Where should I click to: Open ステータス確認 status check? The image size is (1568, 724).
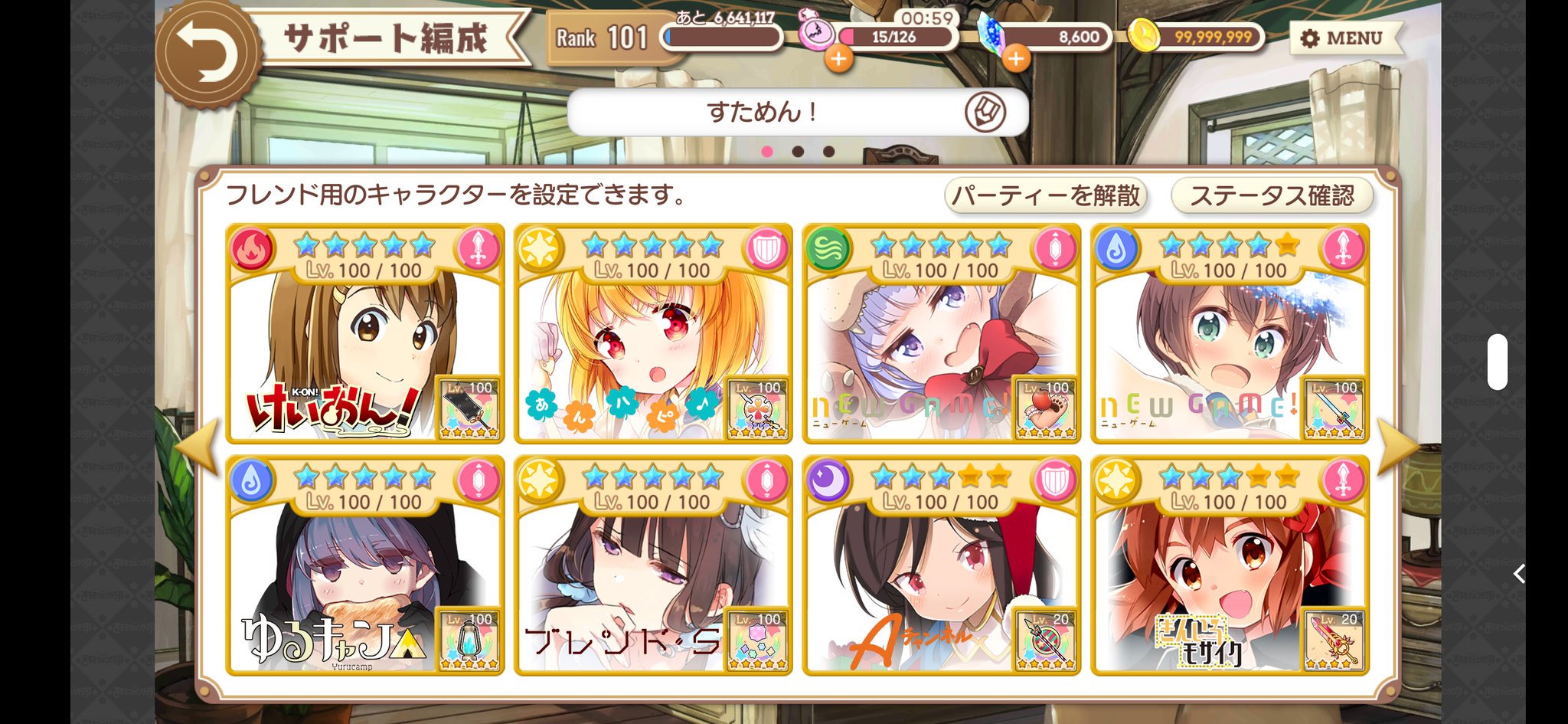tap(1272, 196)
